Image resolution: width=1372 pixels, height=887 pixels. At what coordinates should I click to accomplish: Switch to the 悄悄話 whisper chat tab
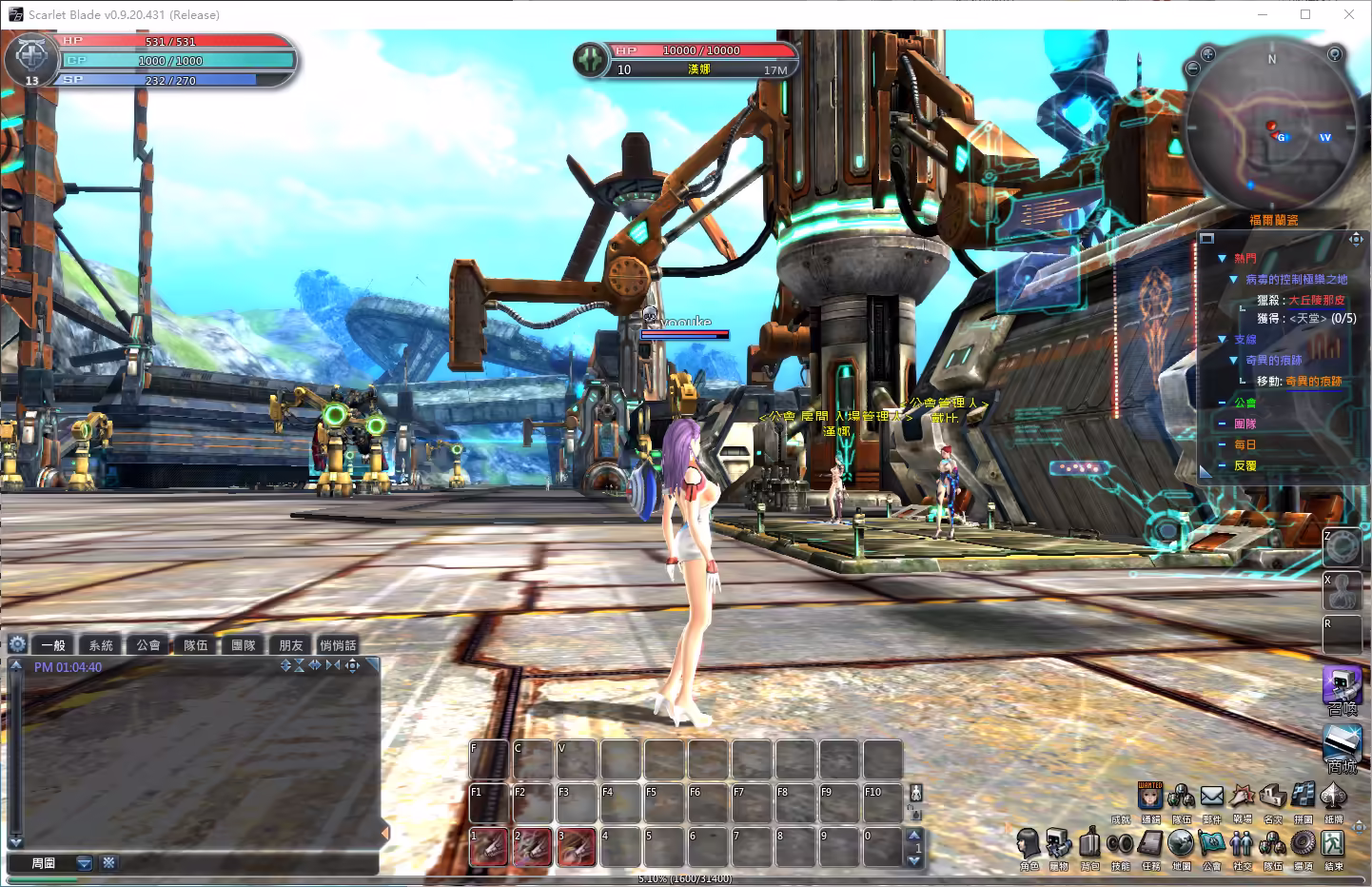[338, 645]
